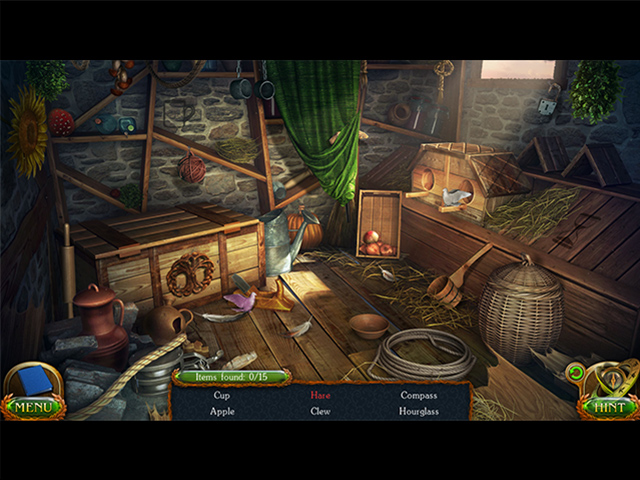Viewport: 640px width, 480px height.
Task: Choose the Hourglass entry in item list
Action: 418,411
